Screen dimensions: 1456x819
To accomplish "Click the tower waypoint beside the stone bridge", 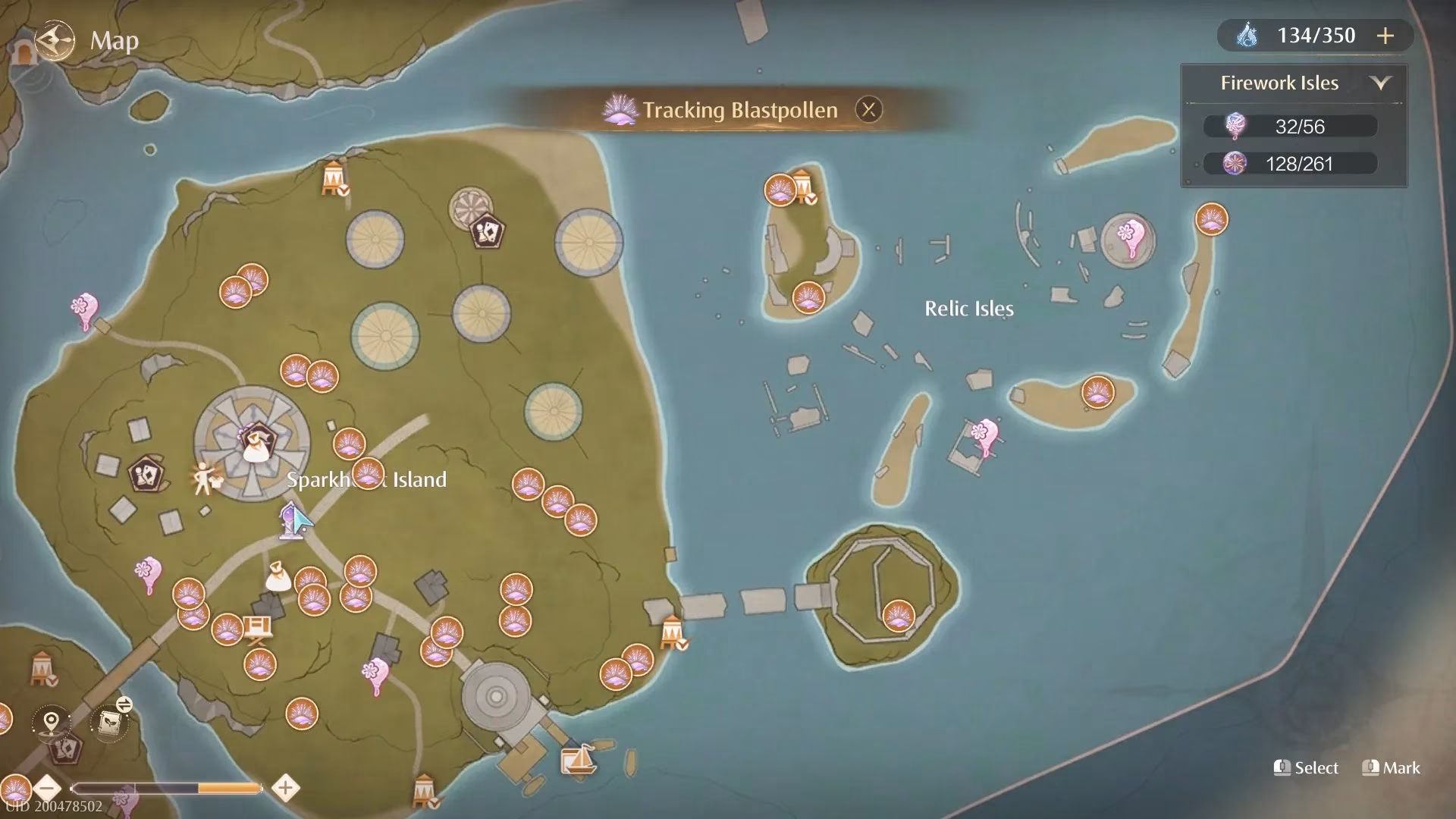I will [672, 632].
